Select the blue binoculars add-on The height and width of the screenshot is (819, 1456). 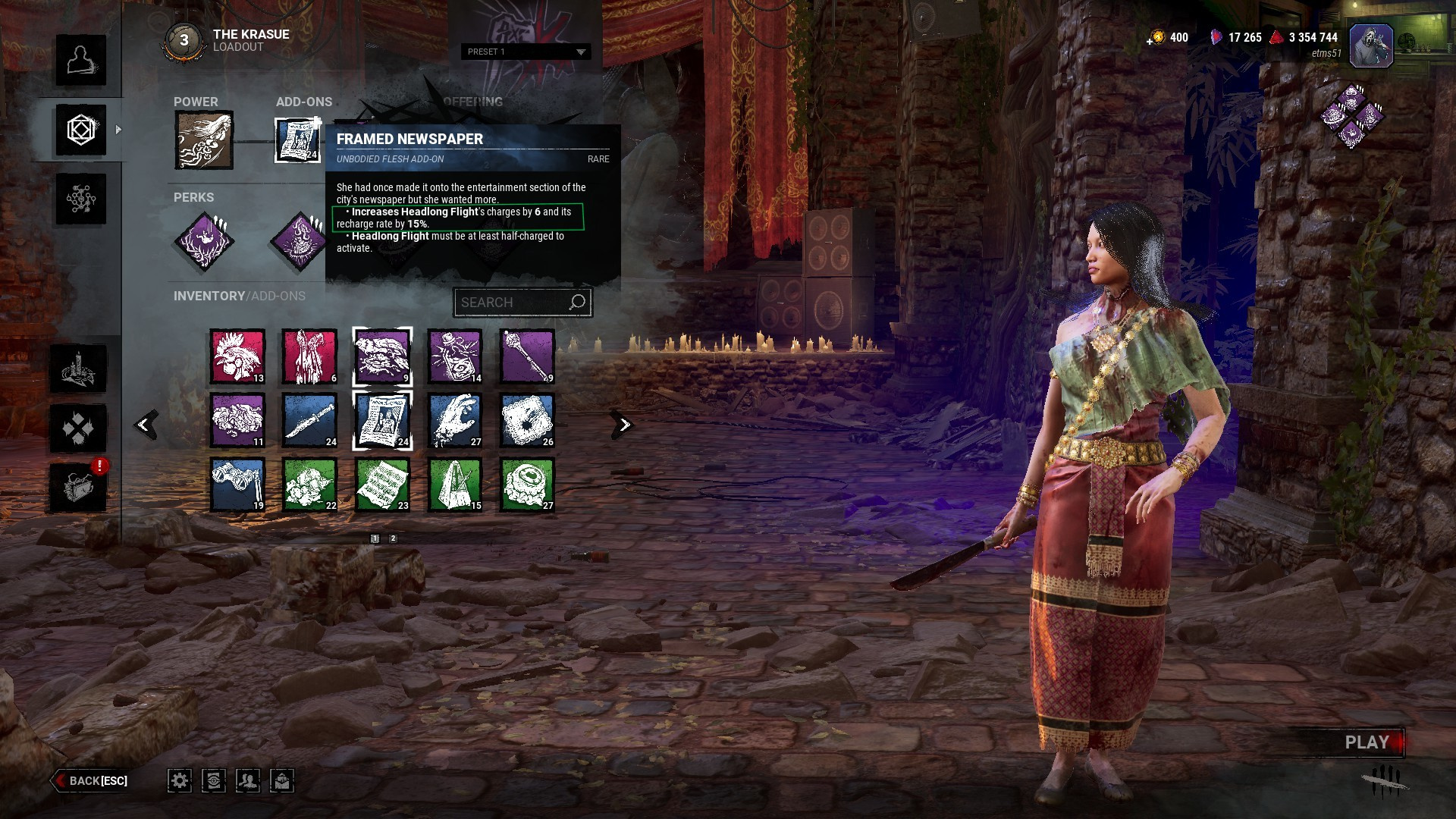pyautogui.click(x=237, y=484)
